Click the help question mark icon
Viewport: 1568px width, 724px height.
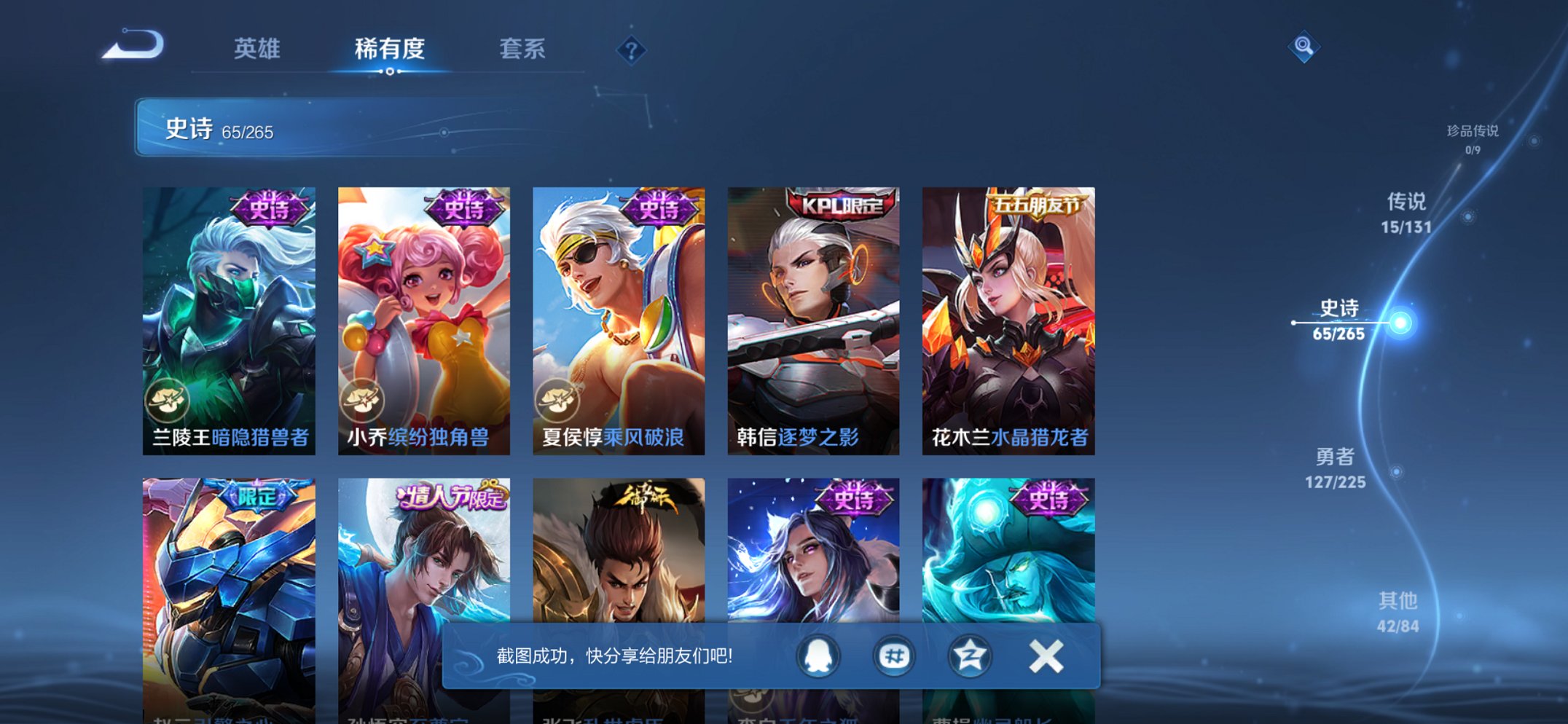pos(631,50)
